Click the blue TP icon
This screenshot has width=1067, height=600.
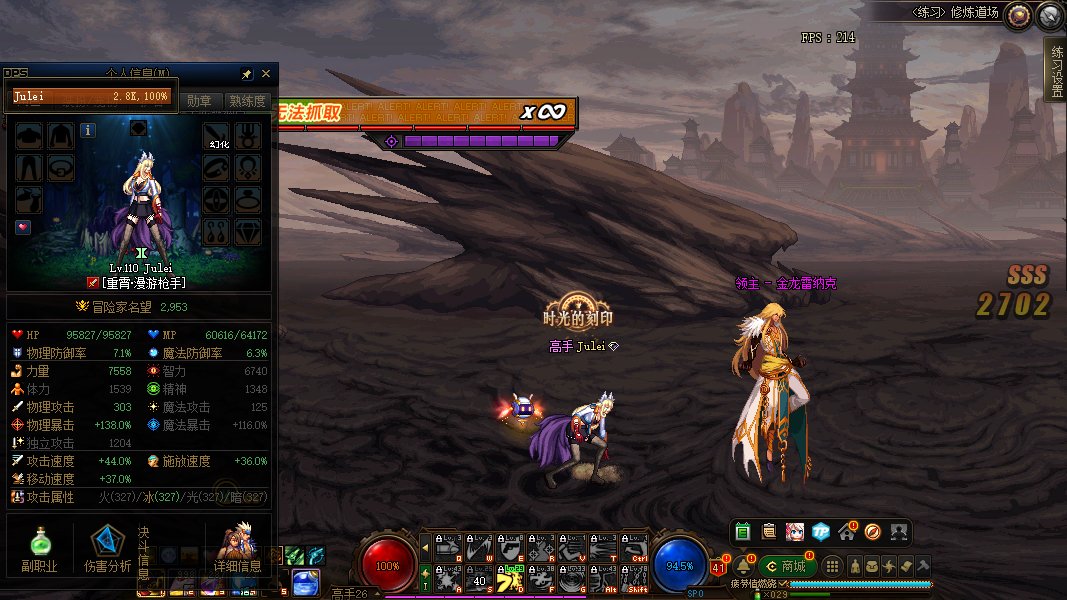[x=821, y=532]
